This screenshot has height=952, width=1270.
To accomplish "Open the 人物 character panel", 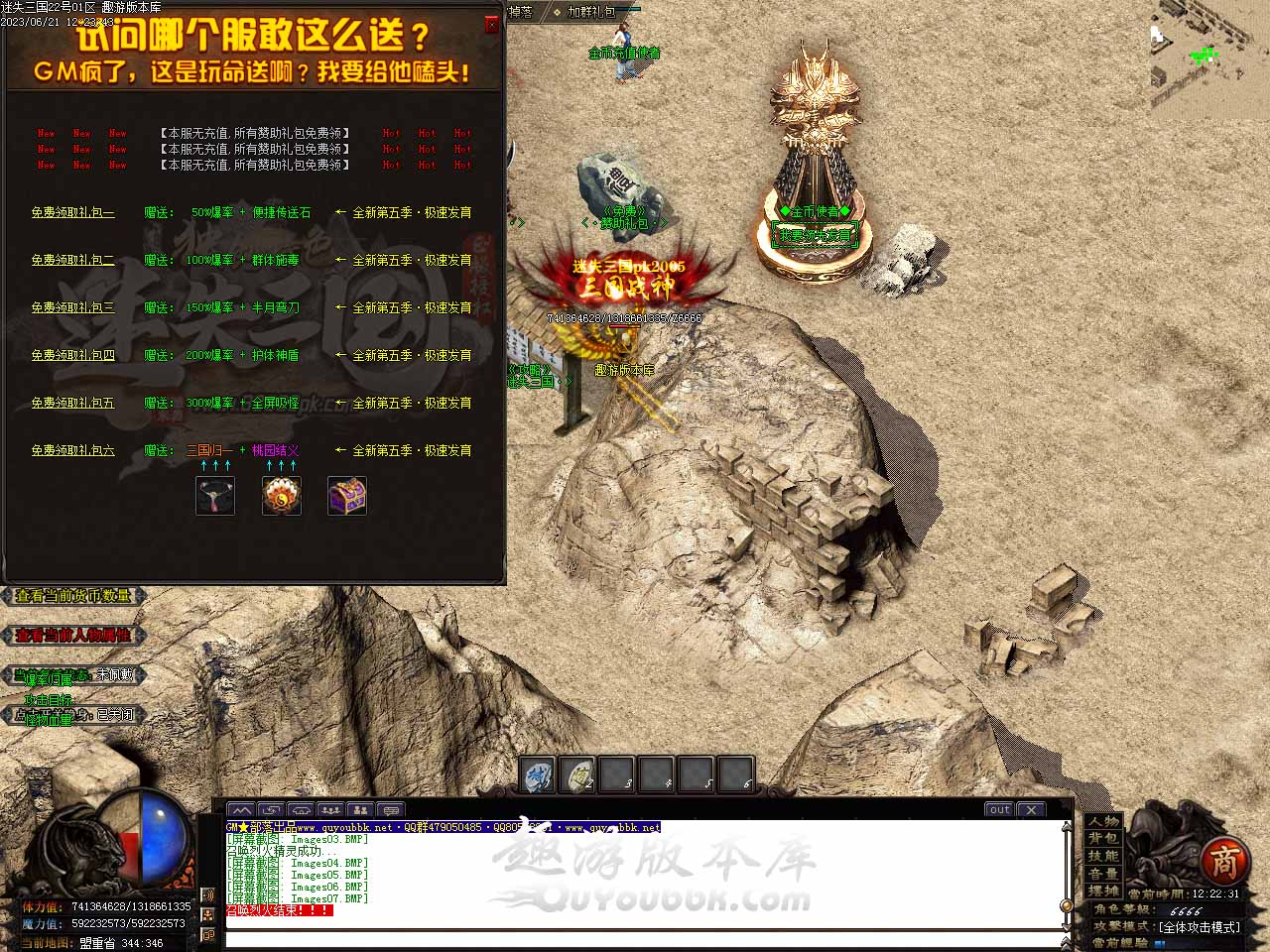I will [x=1102, y=822].
